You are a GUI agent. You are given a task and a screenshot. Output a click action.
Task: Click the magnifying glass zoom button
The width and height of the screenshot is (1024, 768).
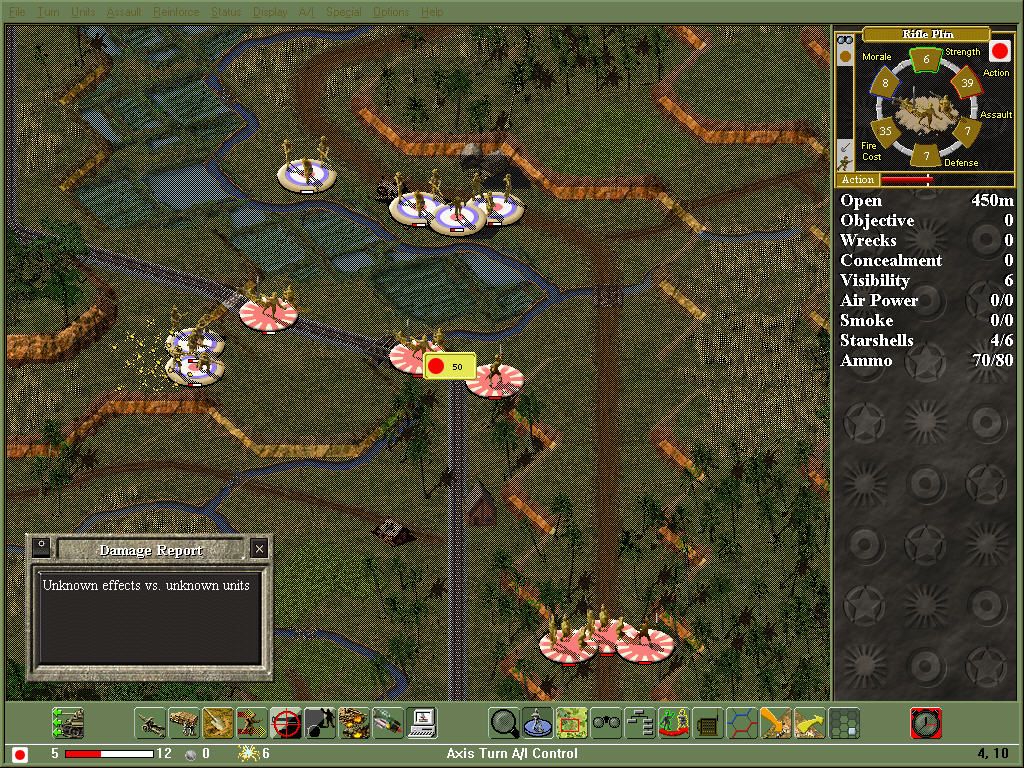pos(505,722)
